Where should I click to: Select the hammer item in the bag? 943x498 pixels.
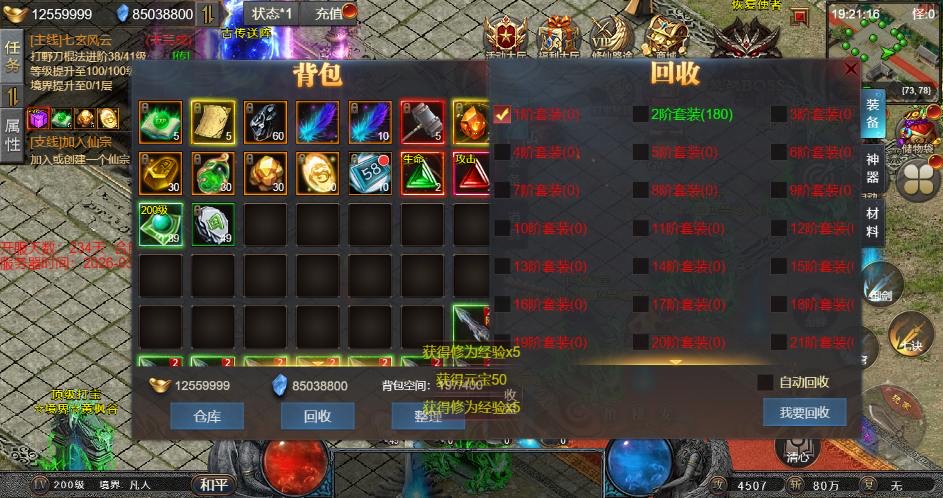tap(422, 122)
